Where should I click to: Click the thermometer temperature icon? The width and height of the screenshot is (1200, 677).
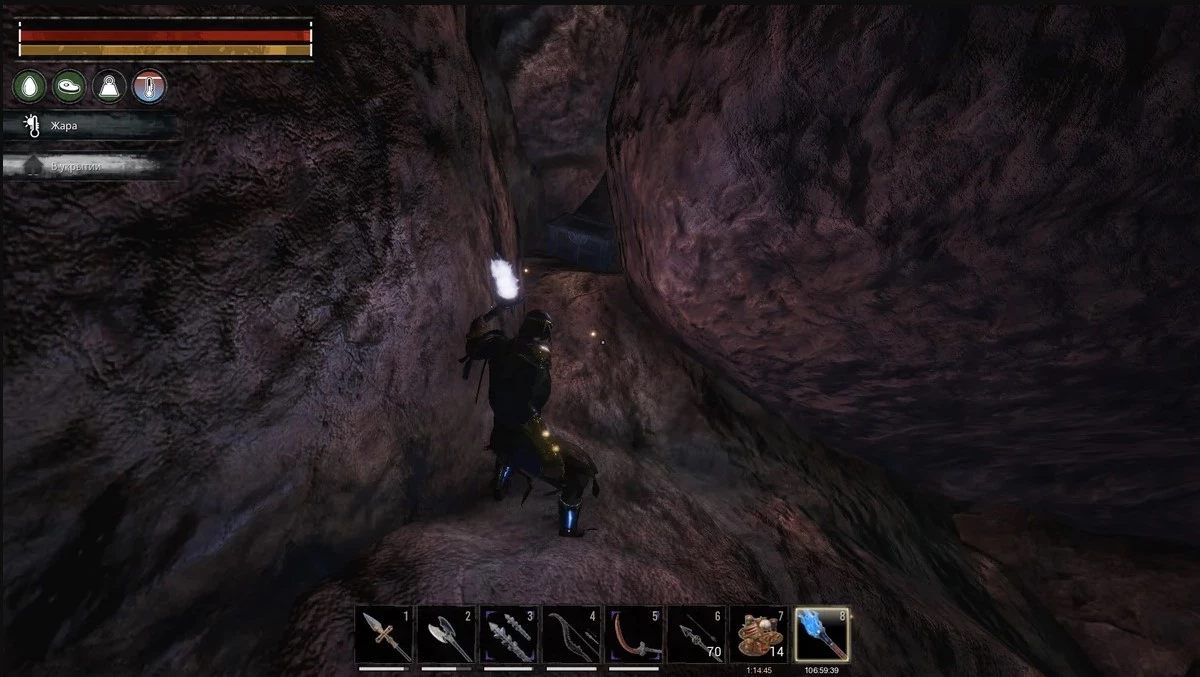(x=150, y=86)
